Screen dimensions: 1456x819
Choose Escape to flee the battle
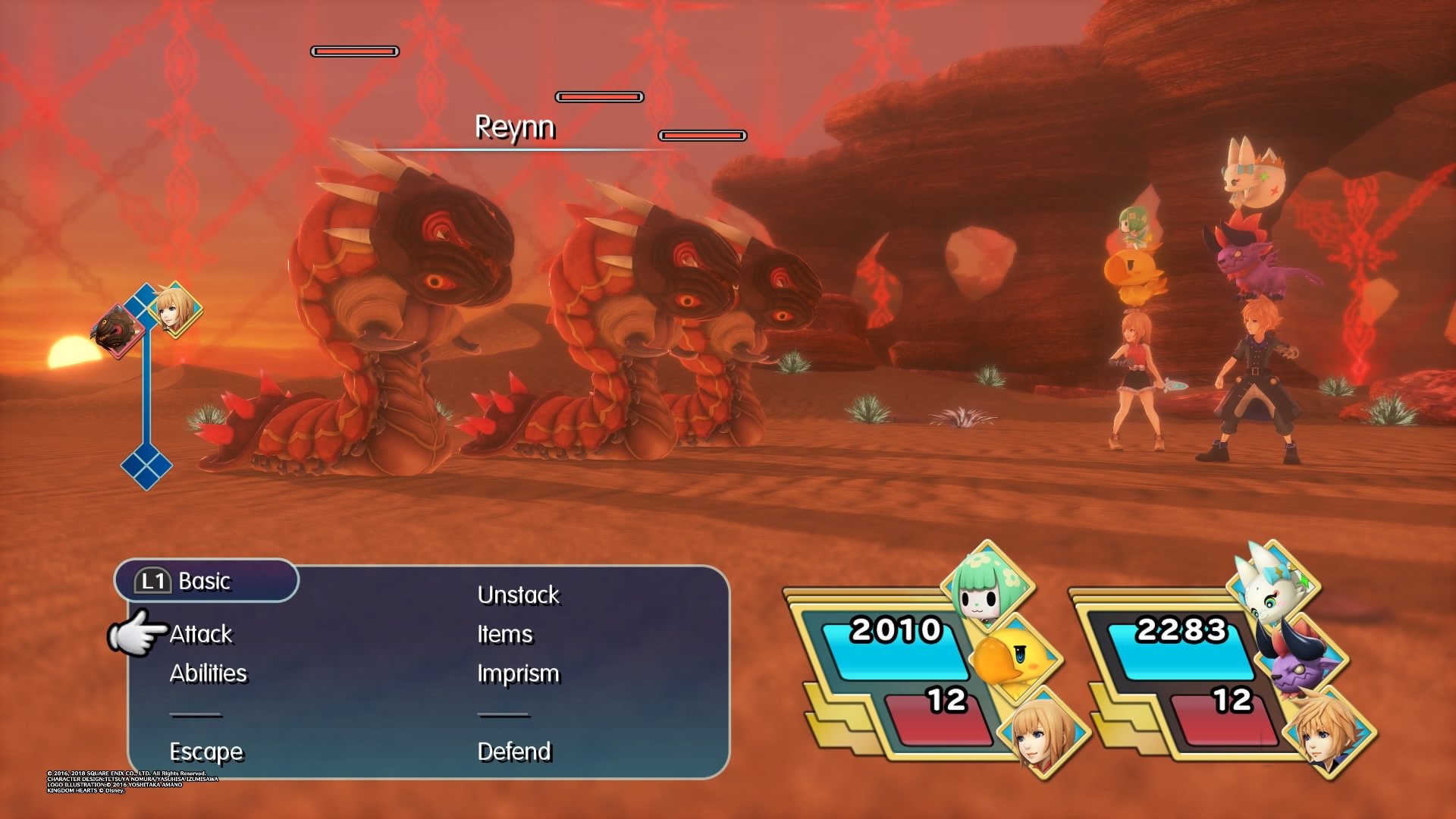pos(206,752)
